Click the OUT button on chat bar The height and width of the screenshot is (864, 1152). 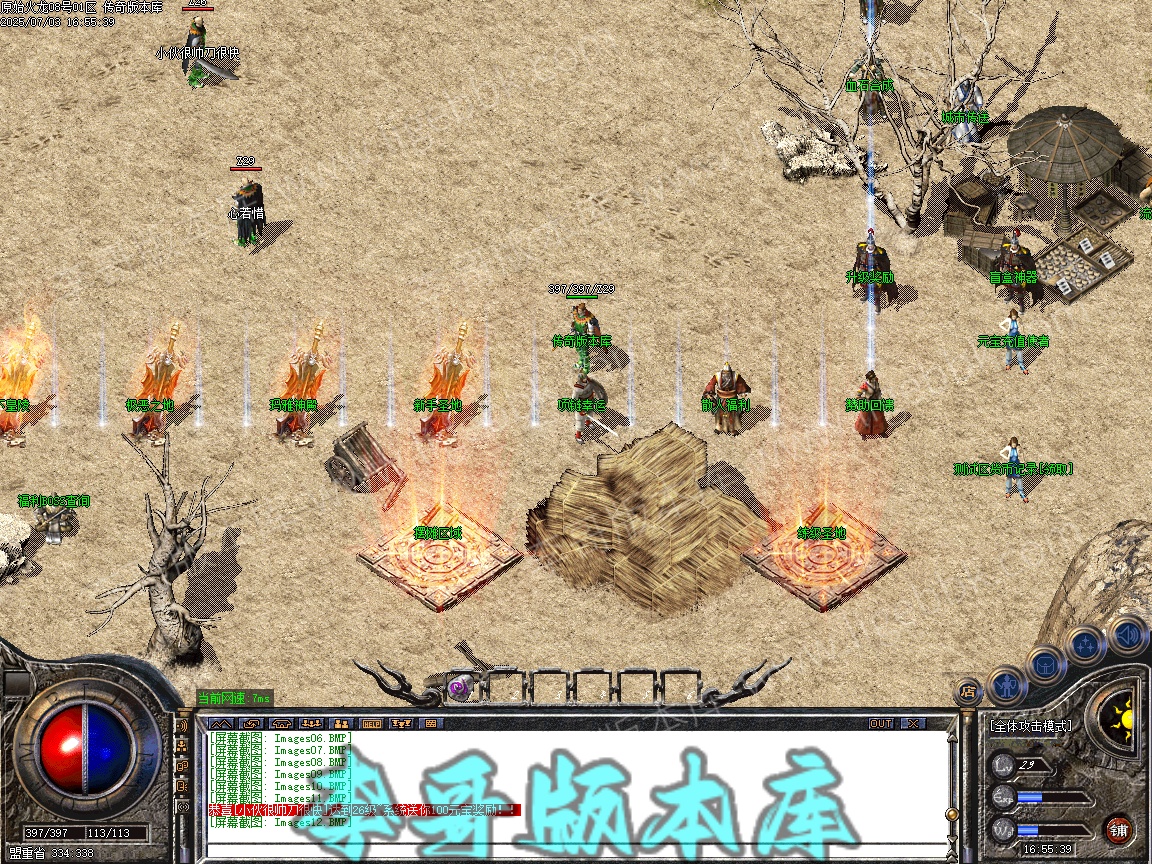pyautogui.click(x=880, y=723)
